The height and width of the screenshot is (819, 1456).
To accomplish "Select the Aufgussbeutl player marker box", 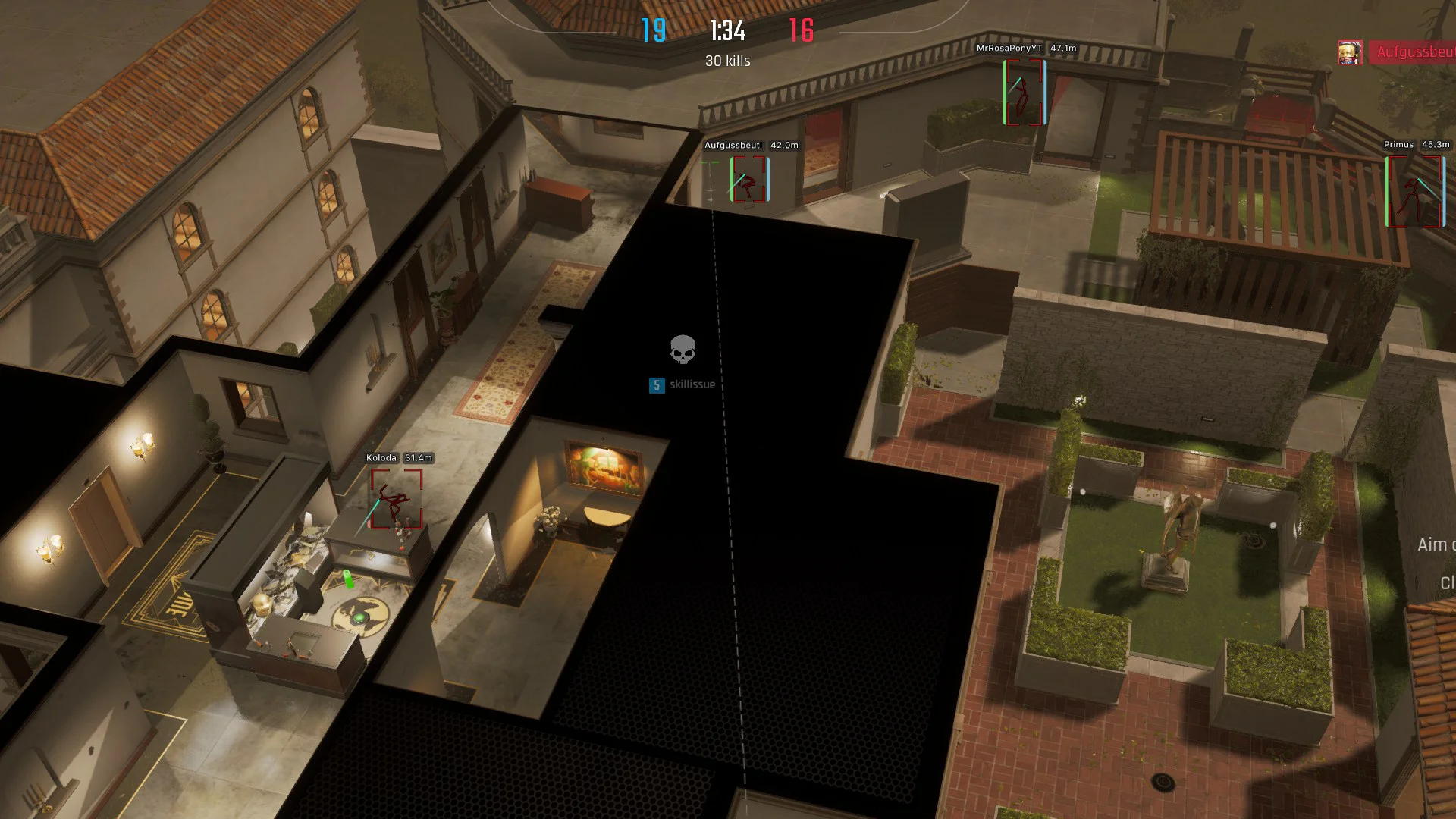I will click(x=748, y=179).
